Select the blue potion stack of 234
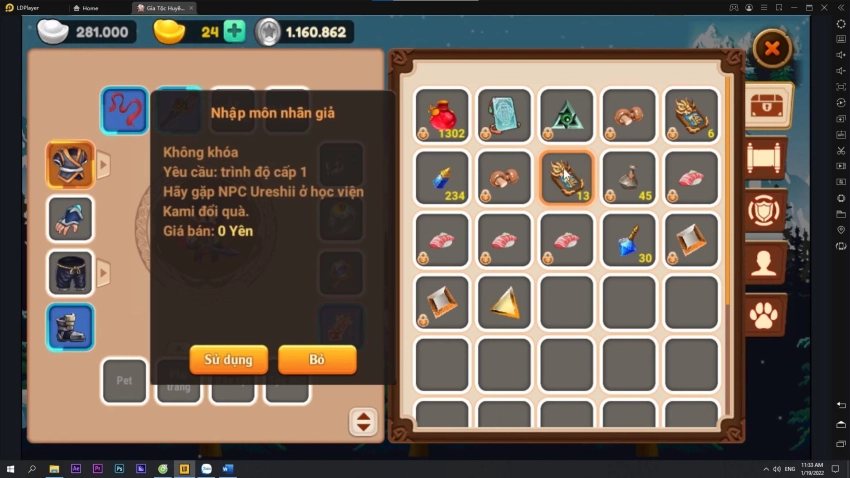850x478 pixels. (x=441, y=177)
